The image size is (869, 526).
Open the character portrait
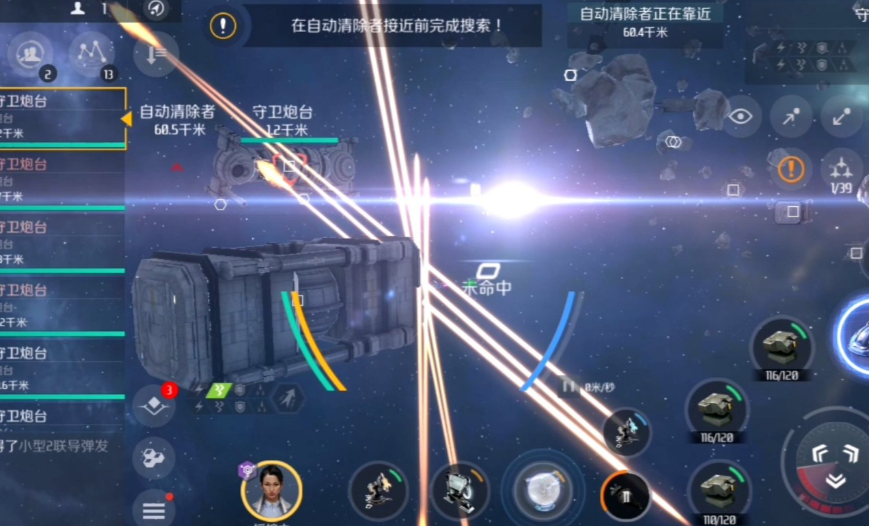pos(271,490)
